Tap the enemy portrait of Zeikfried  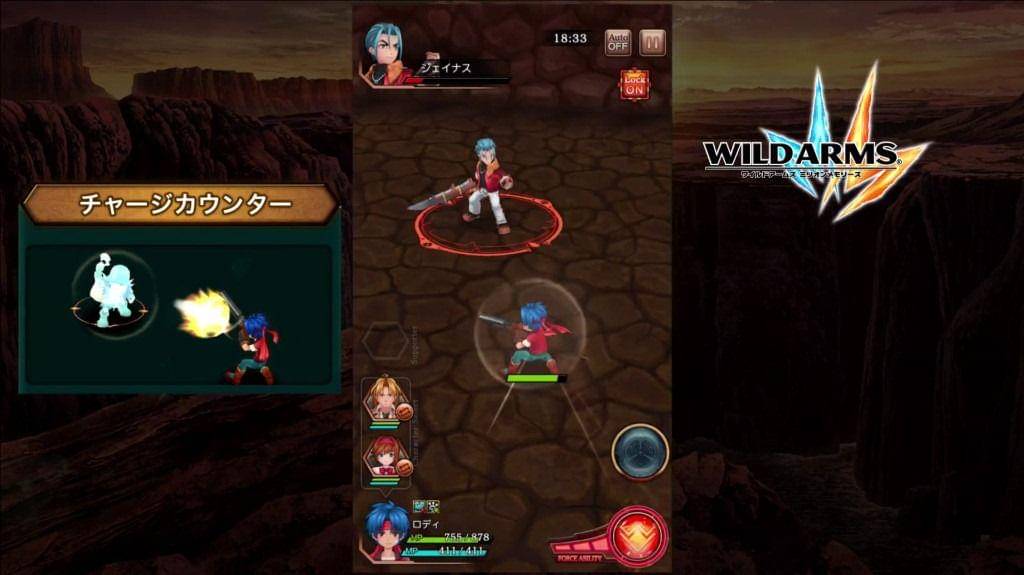tap(388, 52)
